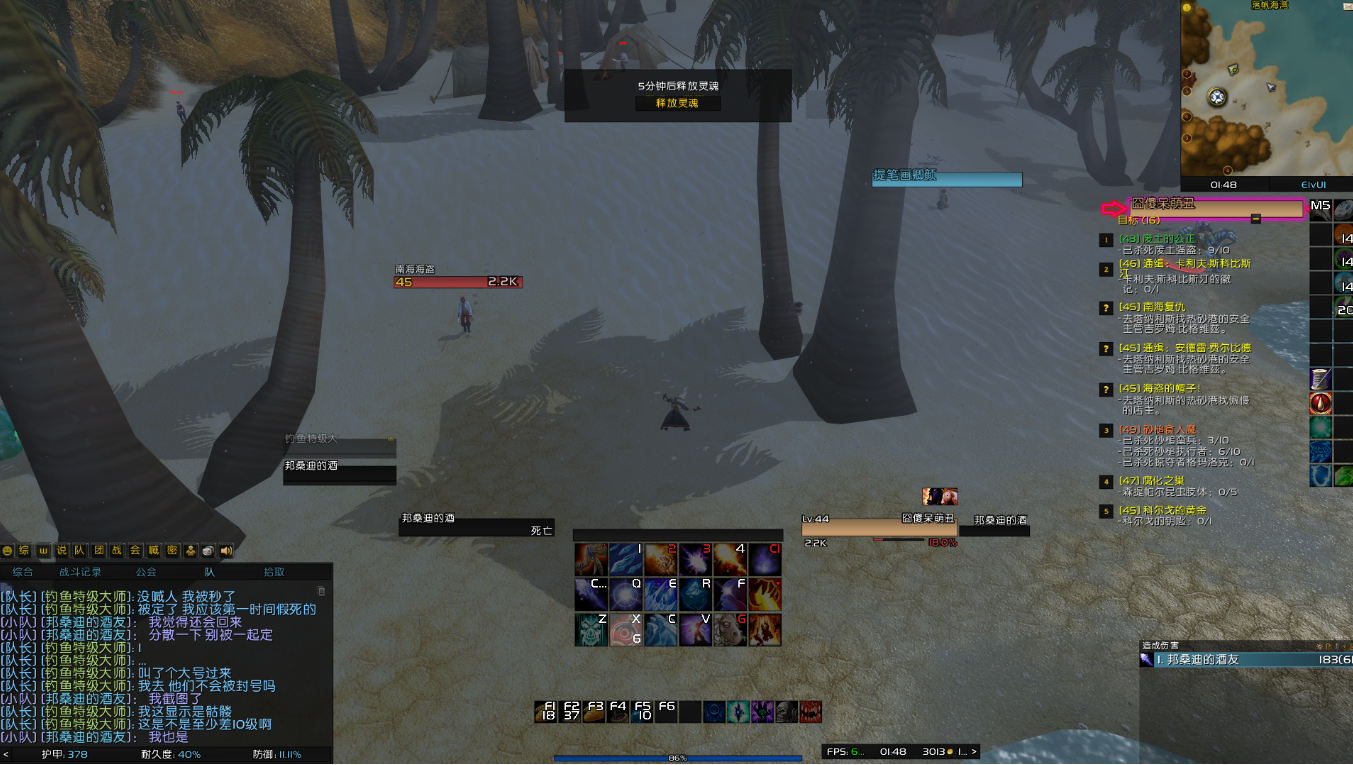Cast the frost nova ability bound to Q
The image size is (1353, 765).
[626, 594]
